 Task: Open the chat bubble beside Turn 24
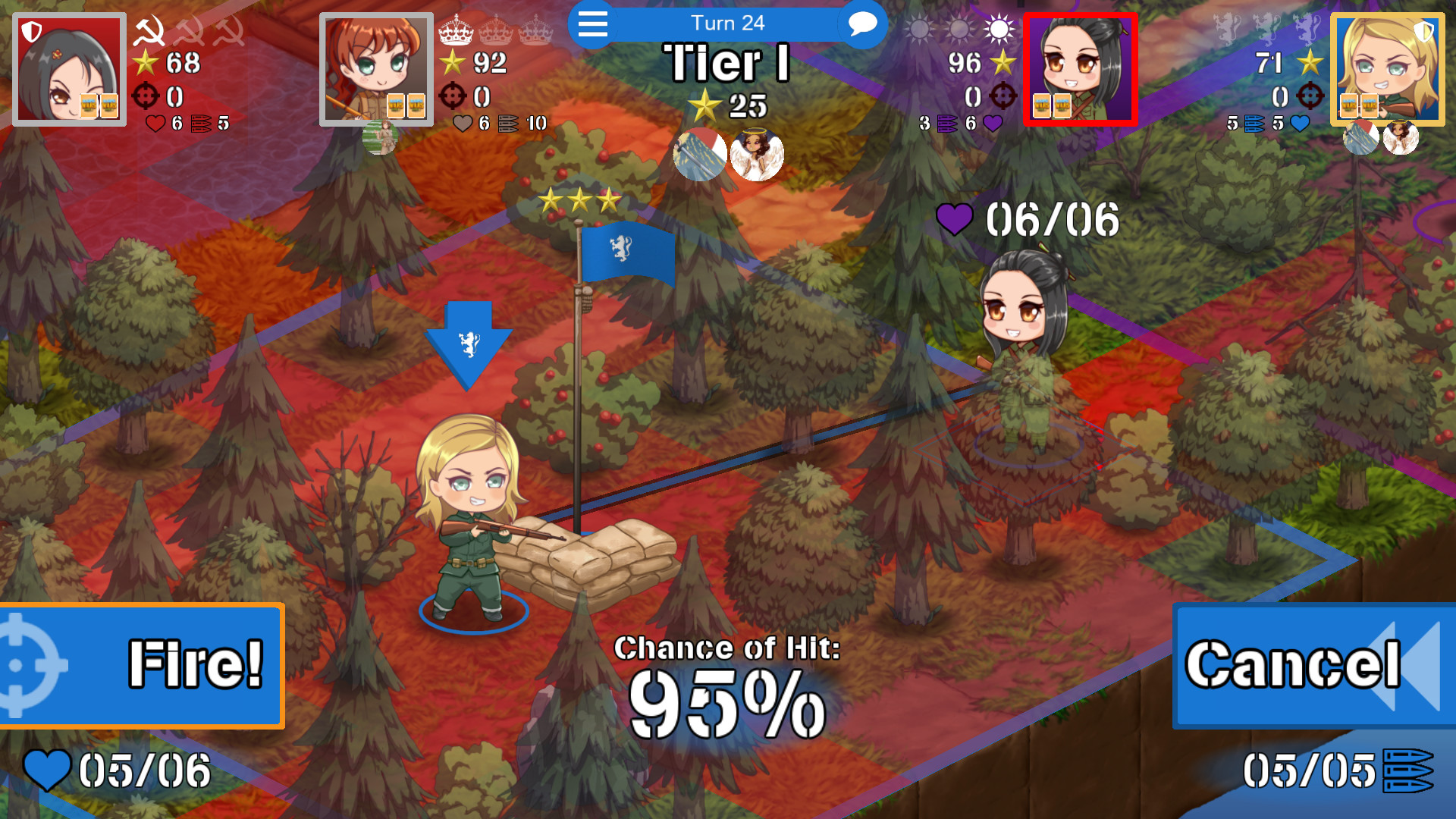pos(861,24)
